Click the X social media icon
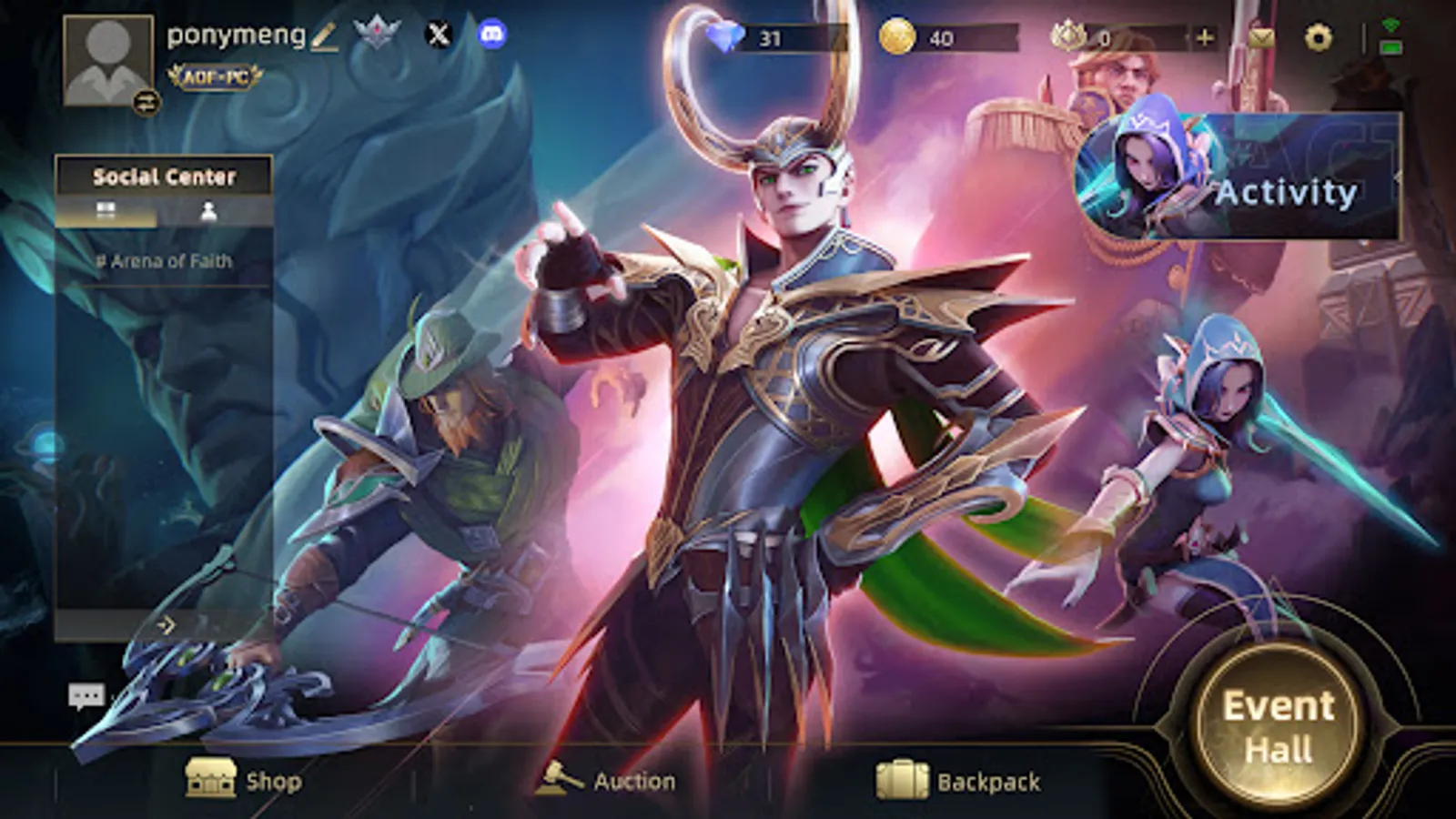Viewport: 1456px width, 819px height. 440,36
